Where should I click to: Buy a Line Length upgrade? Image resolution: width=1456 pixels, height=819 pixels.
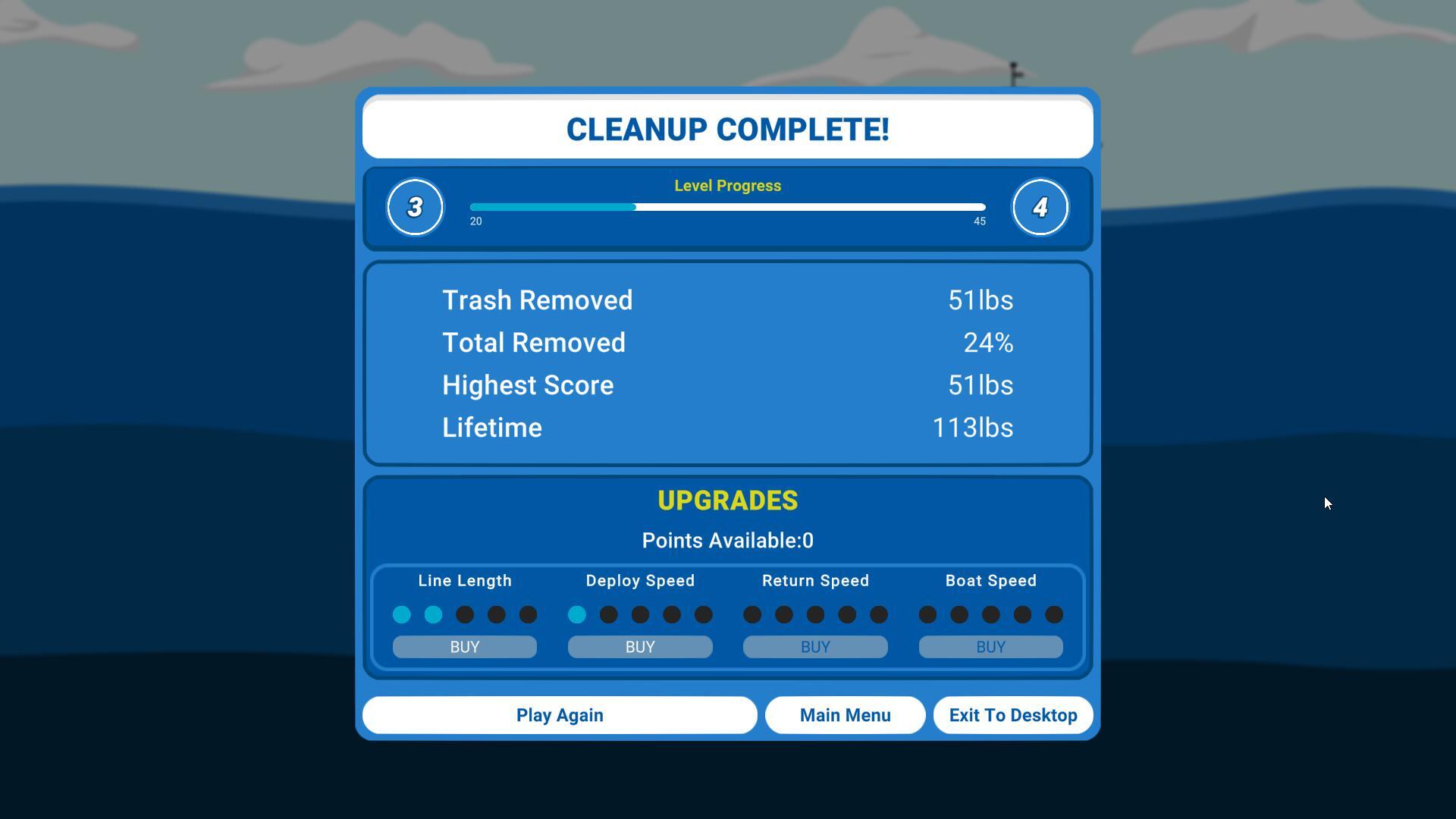click(x=464, y=647)
